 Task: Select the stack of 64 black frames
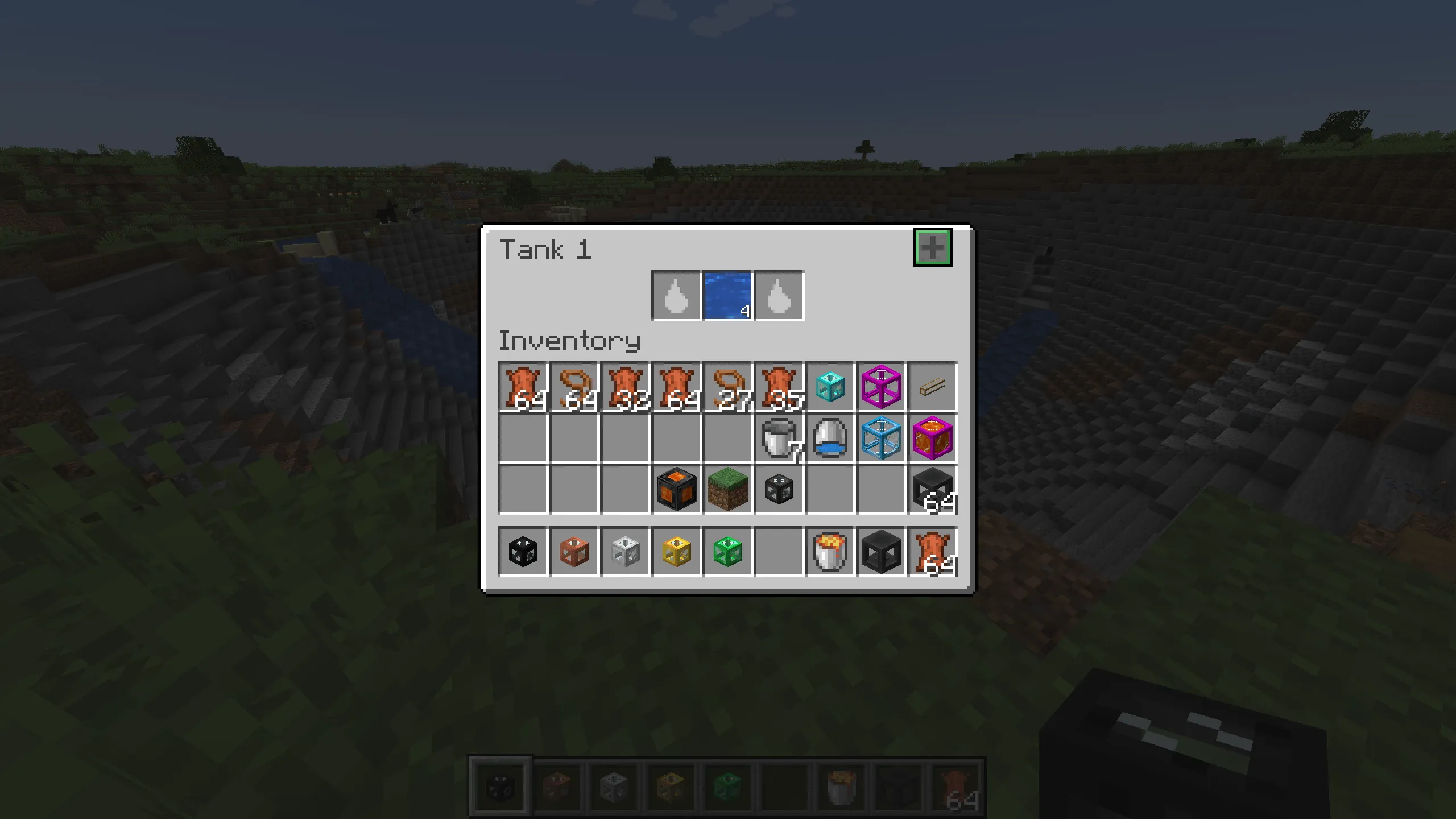933,490
